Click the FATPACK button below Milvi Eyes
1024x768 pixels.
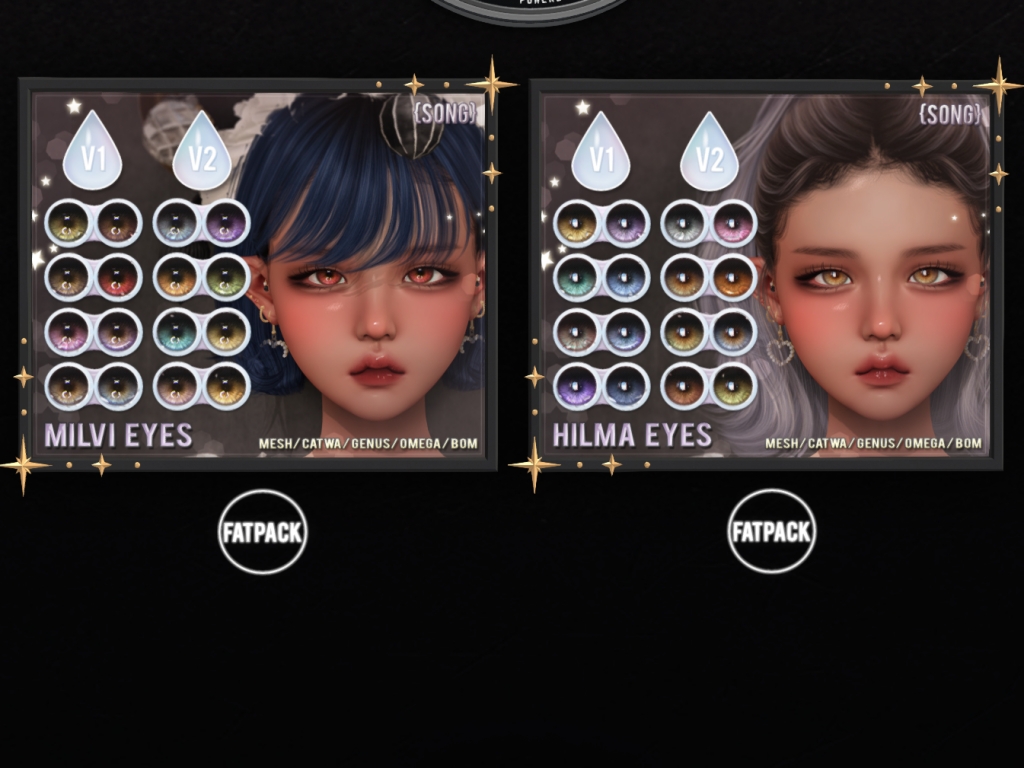(x=262, y=531)
